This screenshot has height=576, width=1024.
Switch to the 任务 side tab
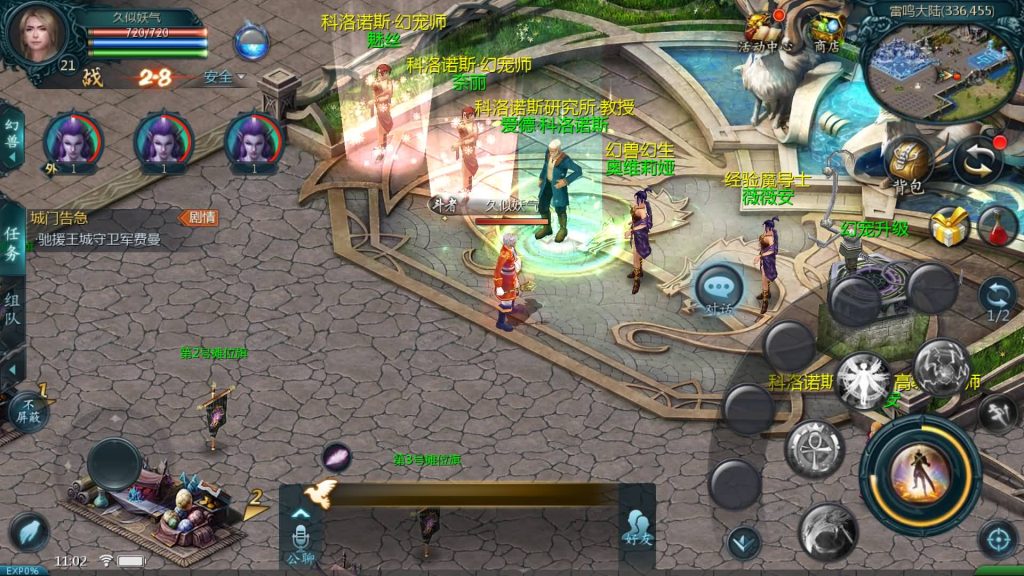pos(12,242)
